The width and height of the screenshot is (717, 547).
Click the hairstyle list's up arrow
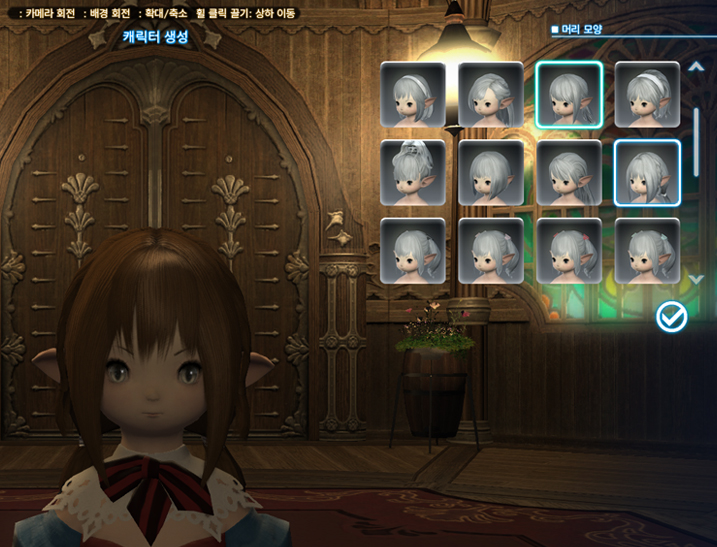point(696,68)
